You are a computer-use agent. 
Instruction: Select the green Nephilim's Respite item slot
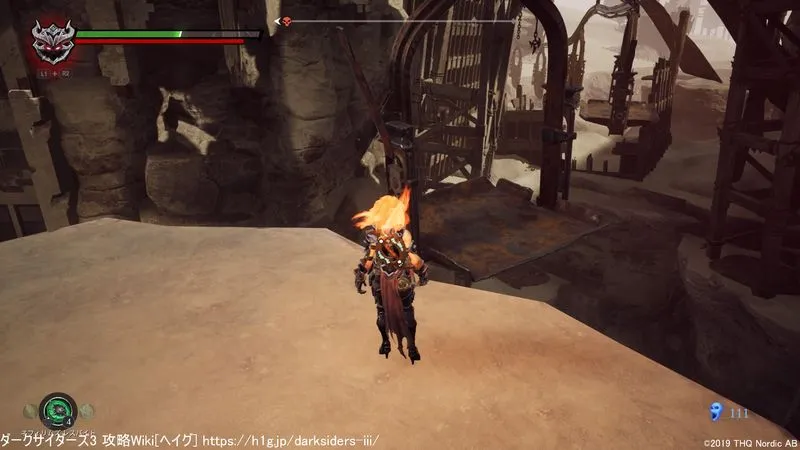pyautogui.click(x=58, y=409)
